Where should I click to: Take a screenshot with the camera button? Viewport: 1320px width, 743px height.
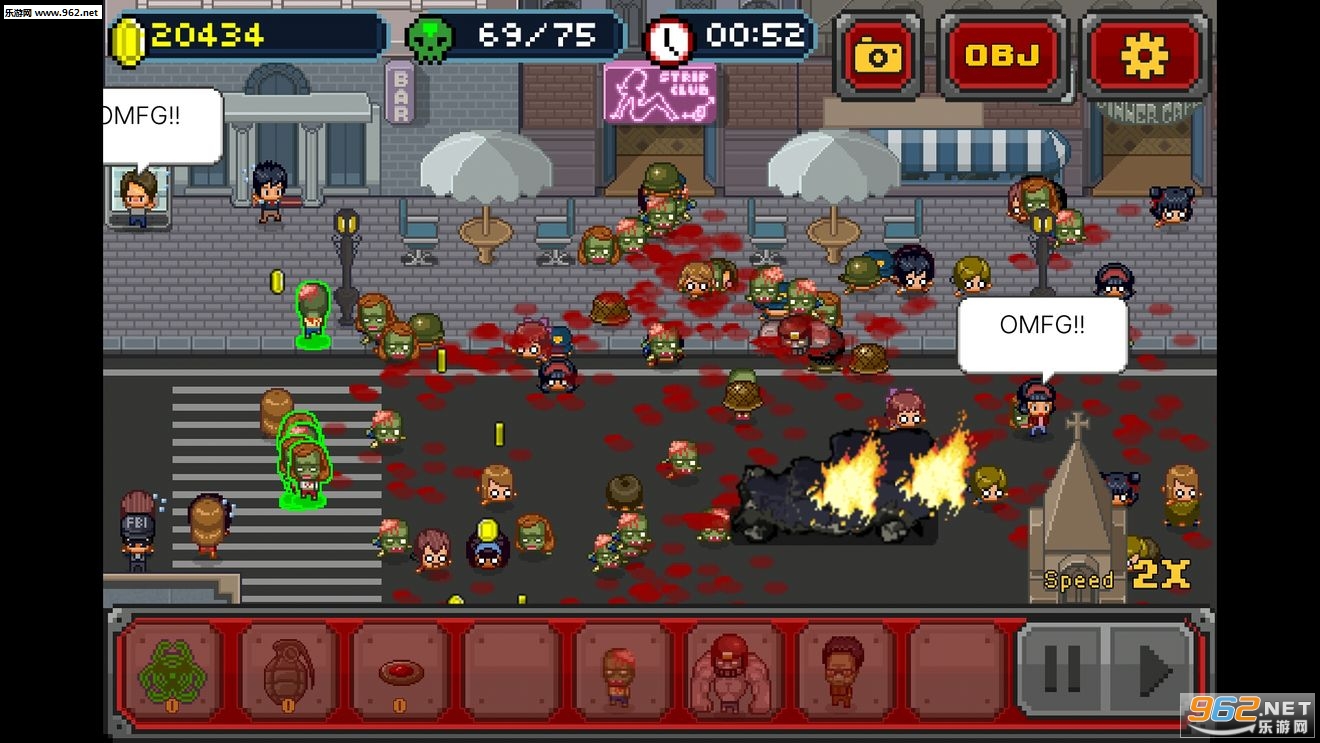pyautogui.click(x=877, y=56)
